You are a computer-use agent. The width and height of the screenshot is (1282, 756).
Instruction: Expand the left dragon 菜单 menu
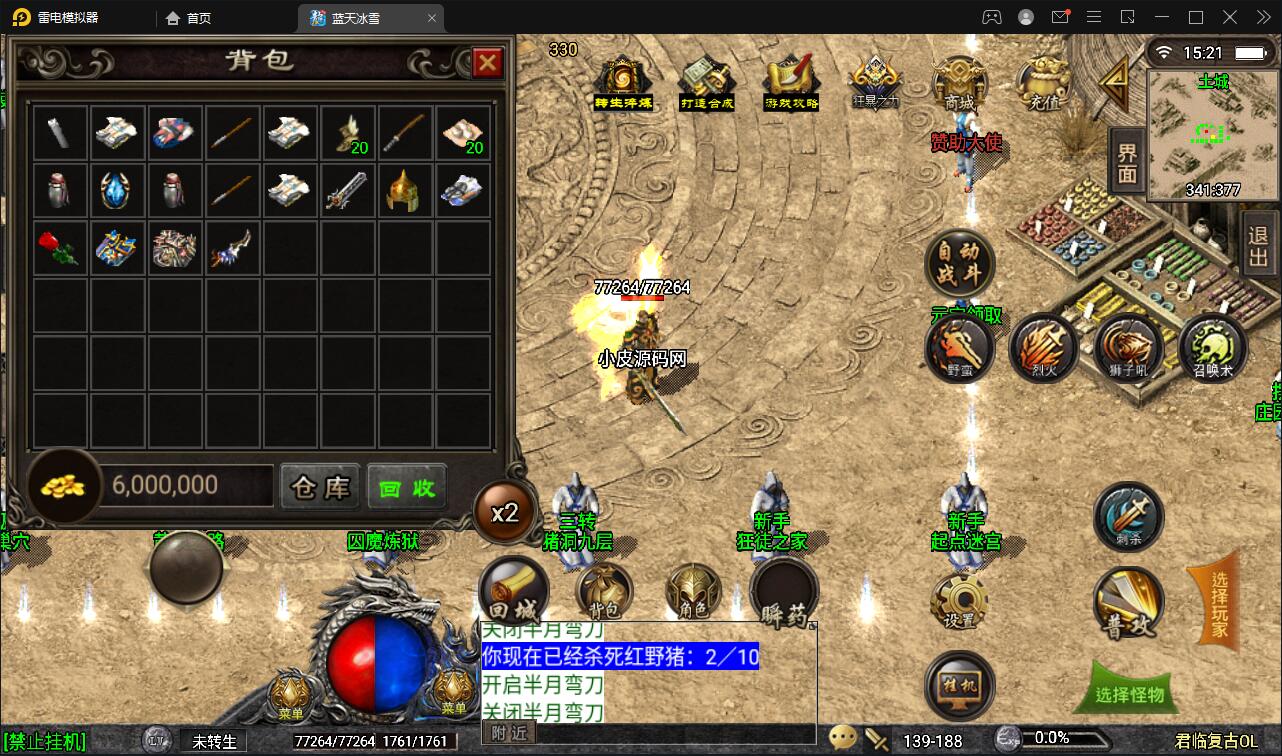tap(289, 692)
